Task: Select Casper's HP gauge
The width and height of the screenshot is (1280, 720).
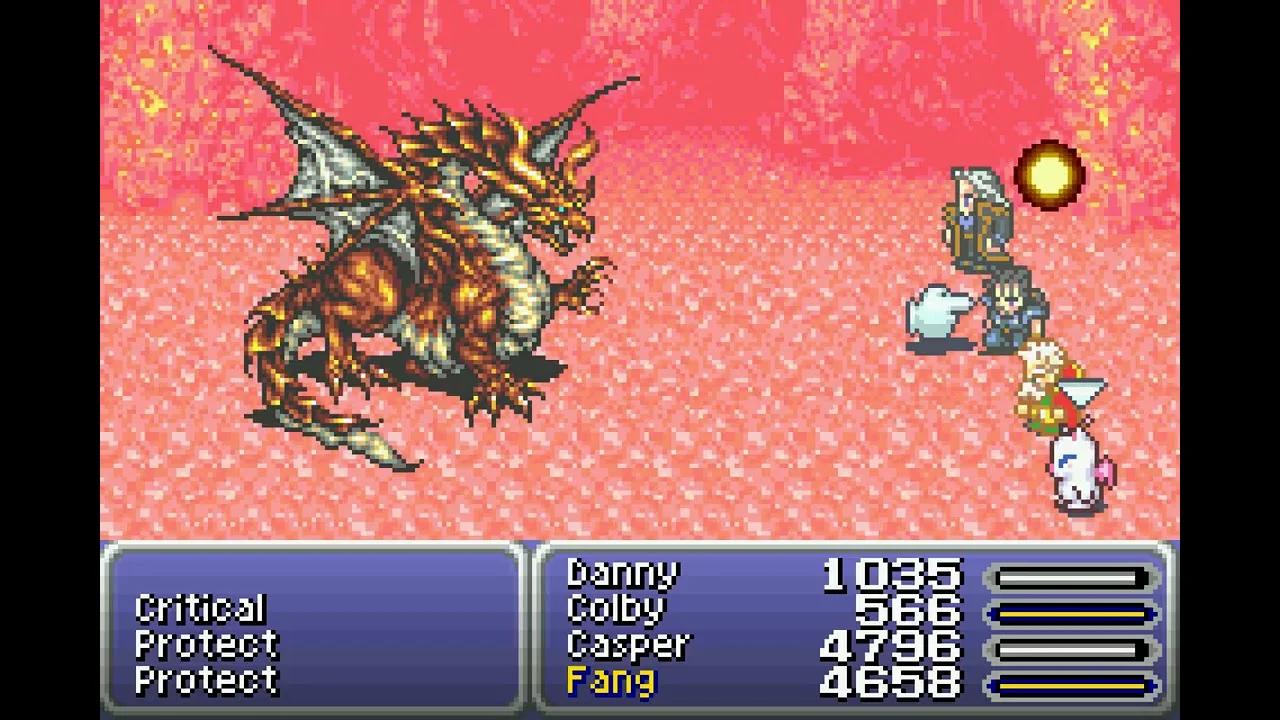Action: 1070,645
